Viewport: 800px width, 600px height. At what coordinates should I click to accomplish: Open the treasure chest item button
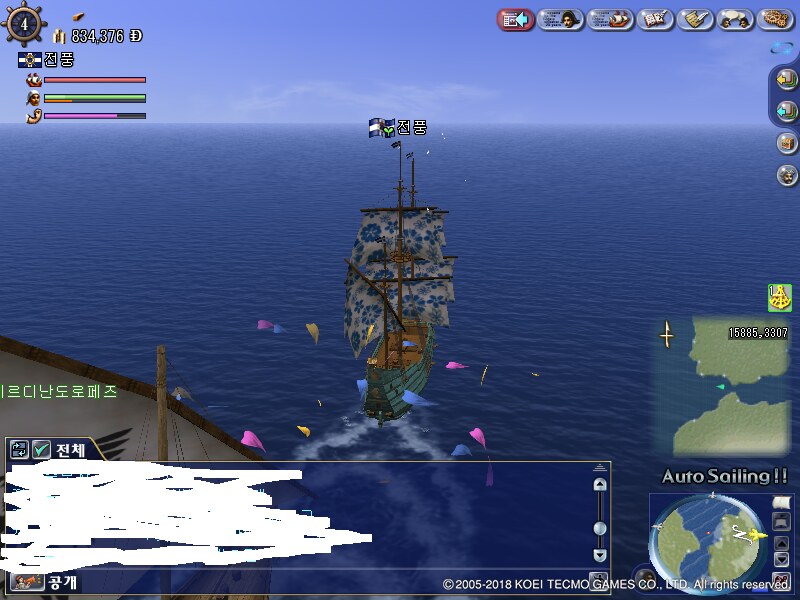click(x=786, y=143)
